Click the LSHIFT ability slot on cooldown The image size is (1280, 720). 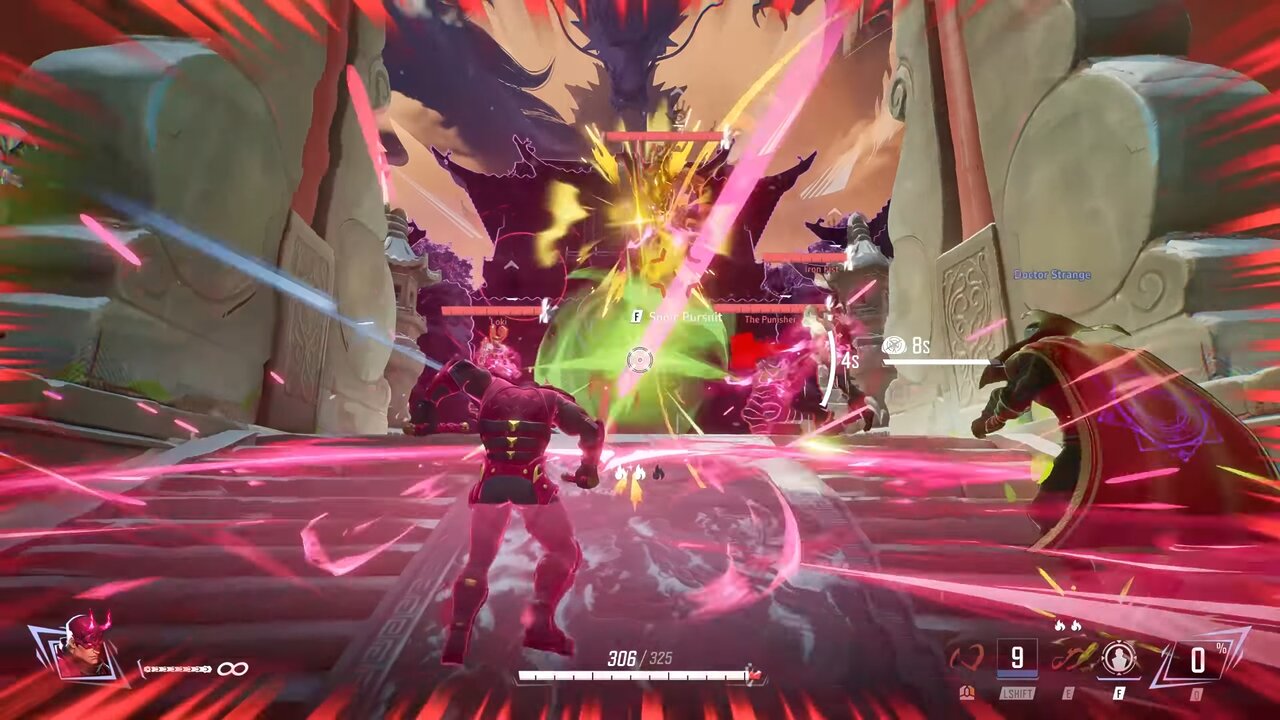(x=1017, y=659)
